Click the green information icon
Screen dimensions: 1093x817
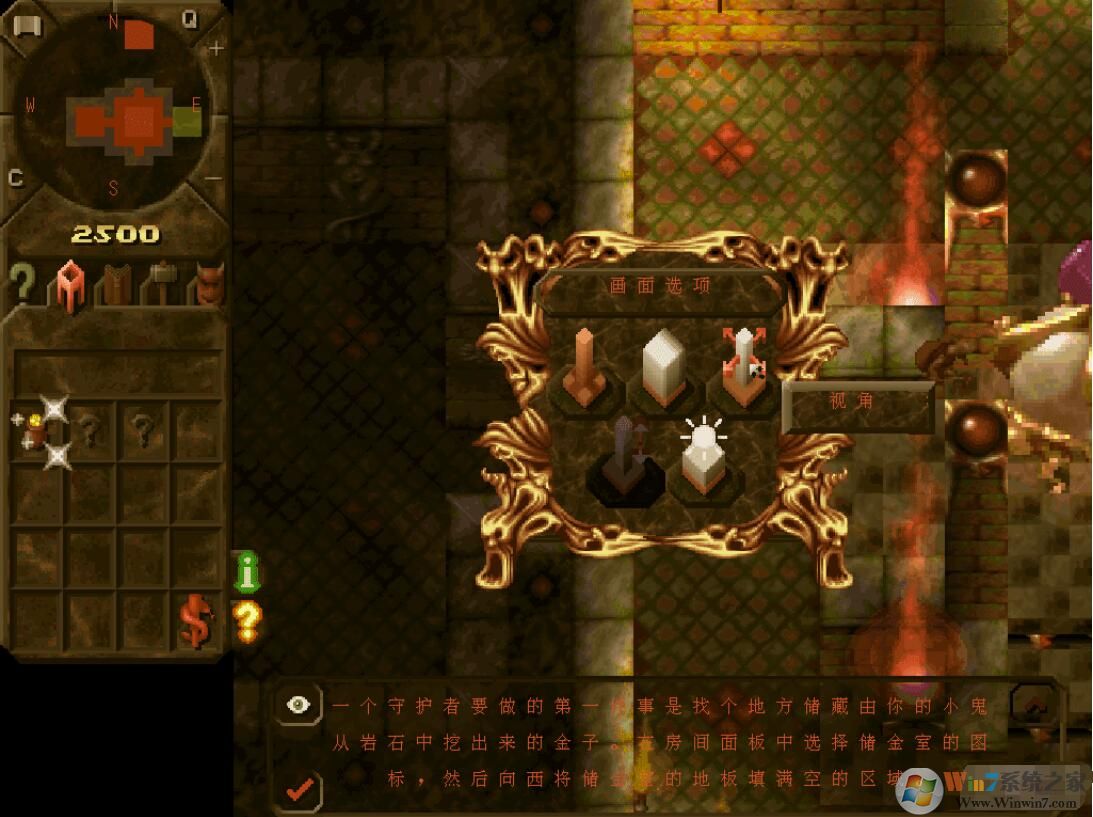click(247, 570)
